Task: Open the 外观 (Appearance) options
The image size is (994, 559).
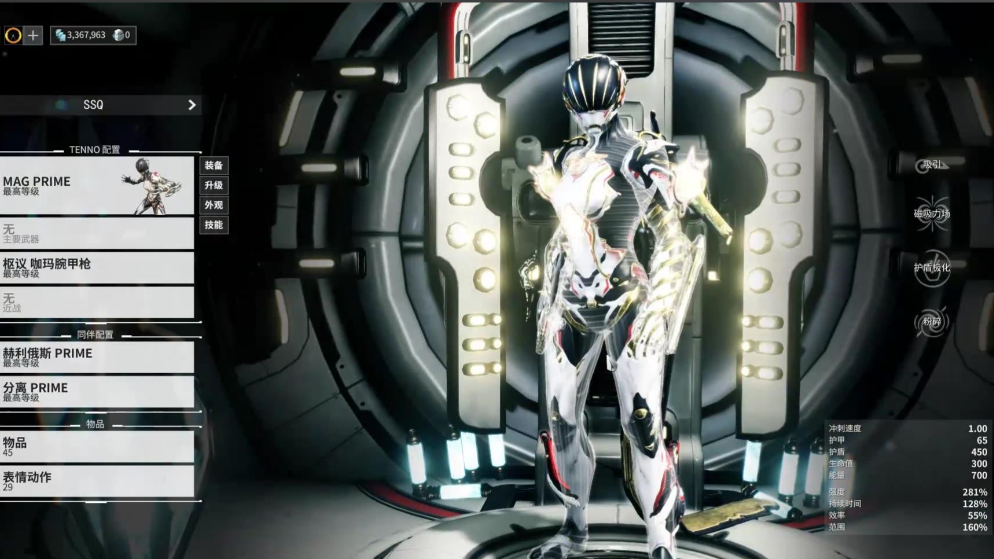Action: coord(213,205)
